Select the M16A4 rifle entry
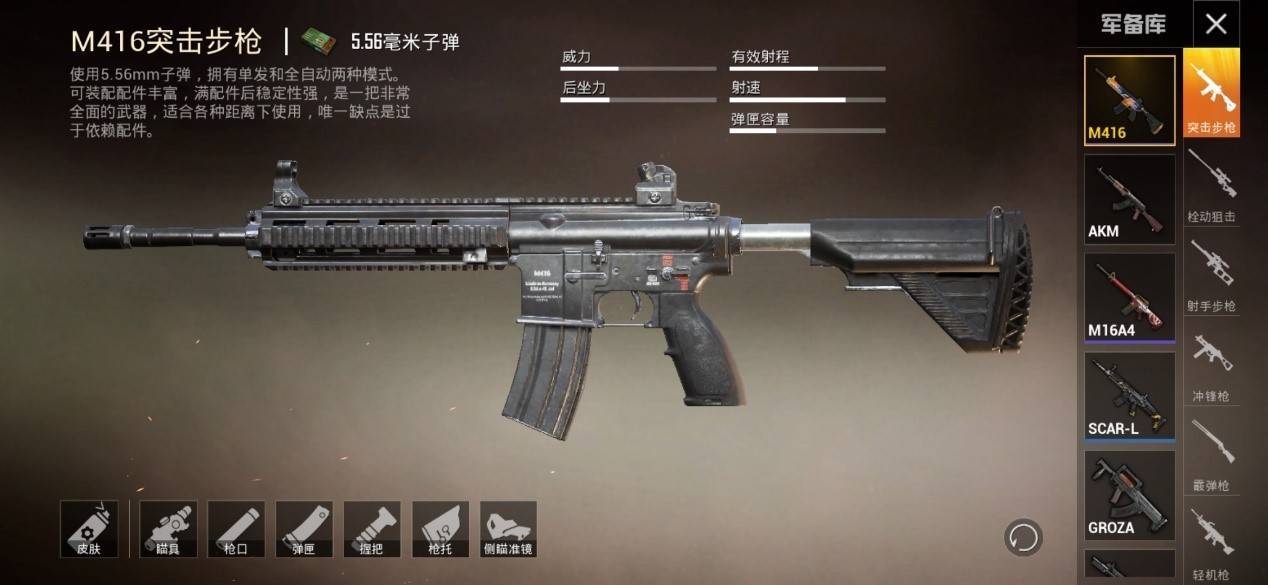 pyautogui.click(x=1130, y=297)
